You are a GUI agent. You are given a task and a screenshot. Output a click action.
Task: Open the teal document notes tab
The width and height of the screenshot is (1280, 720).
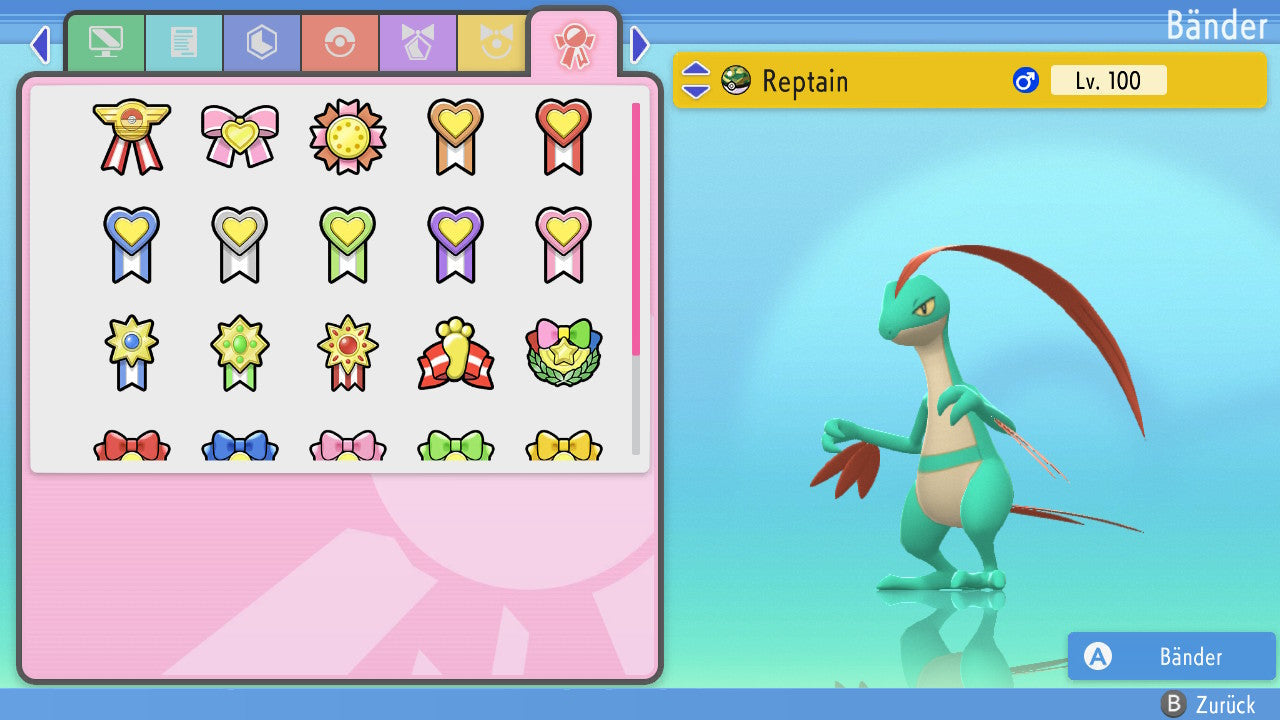coord(184,43)
